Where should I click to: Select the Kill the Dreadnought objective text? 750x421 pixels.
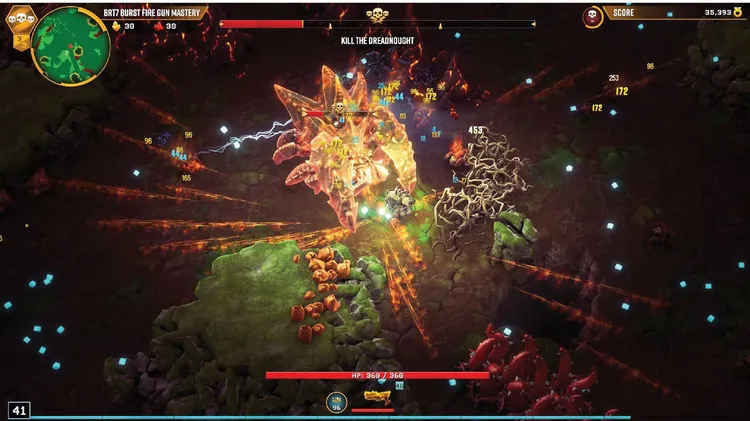tap(376, 40)
